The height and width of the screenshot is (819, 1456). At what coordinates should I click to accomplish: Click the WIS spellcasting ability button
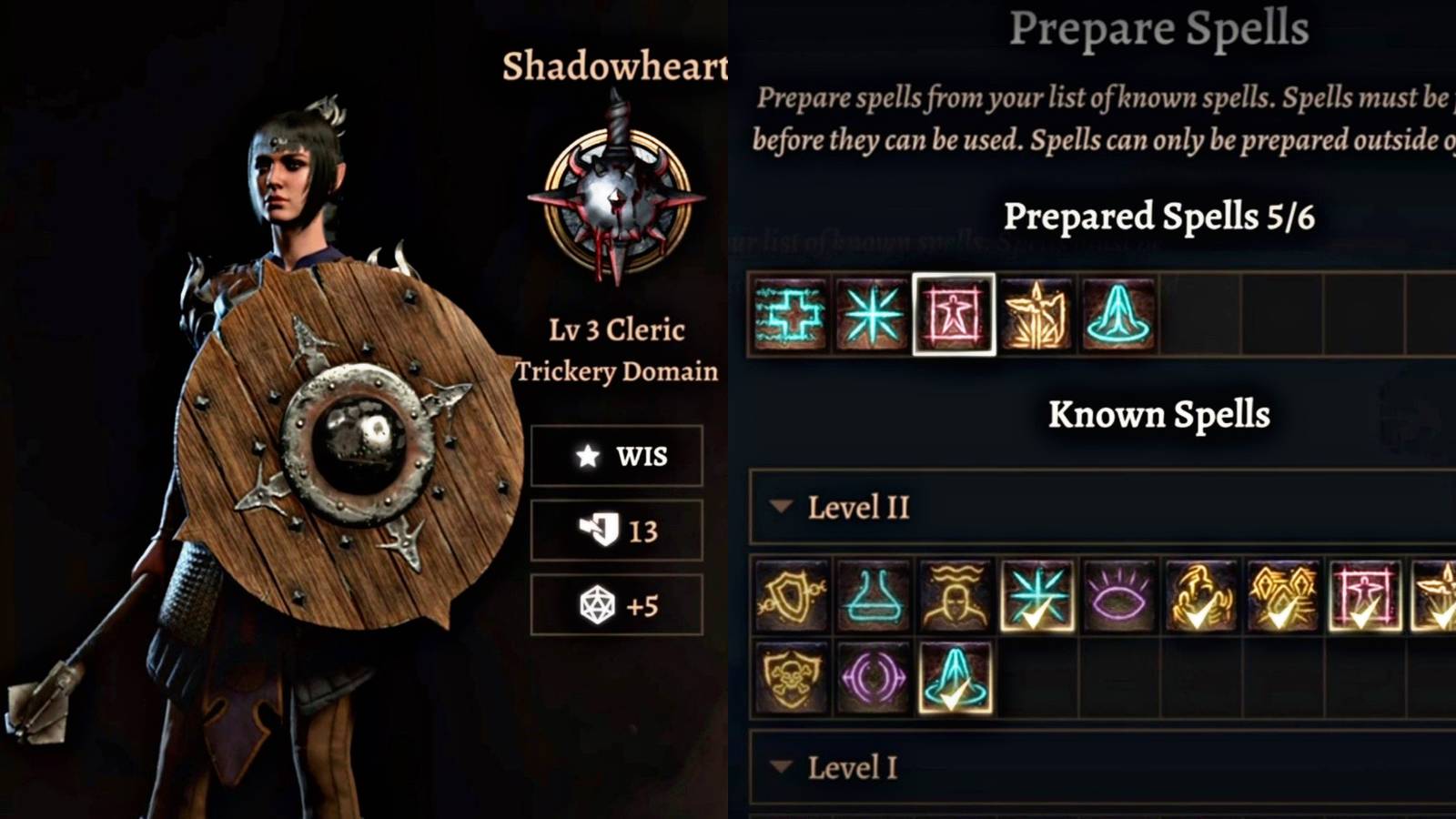(x=617, y=457)
